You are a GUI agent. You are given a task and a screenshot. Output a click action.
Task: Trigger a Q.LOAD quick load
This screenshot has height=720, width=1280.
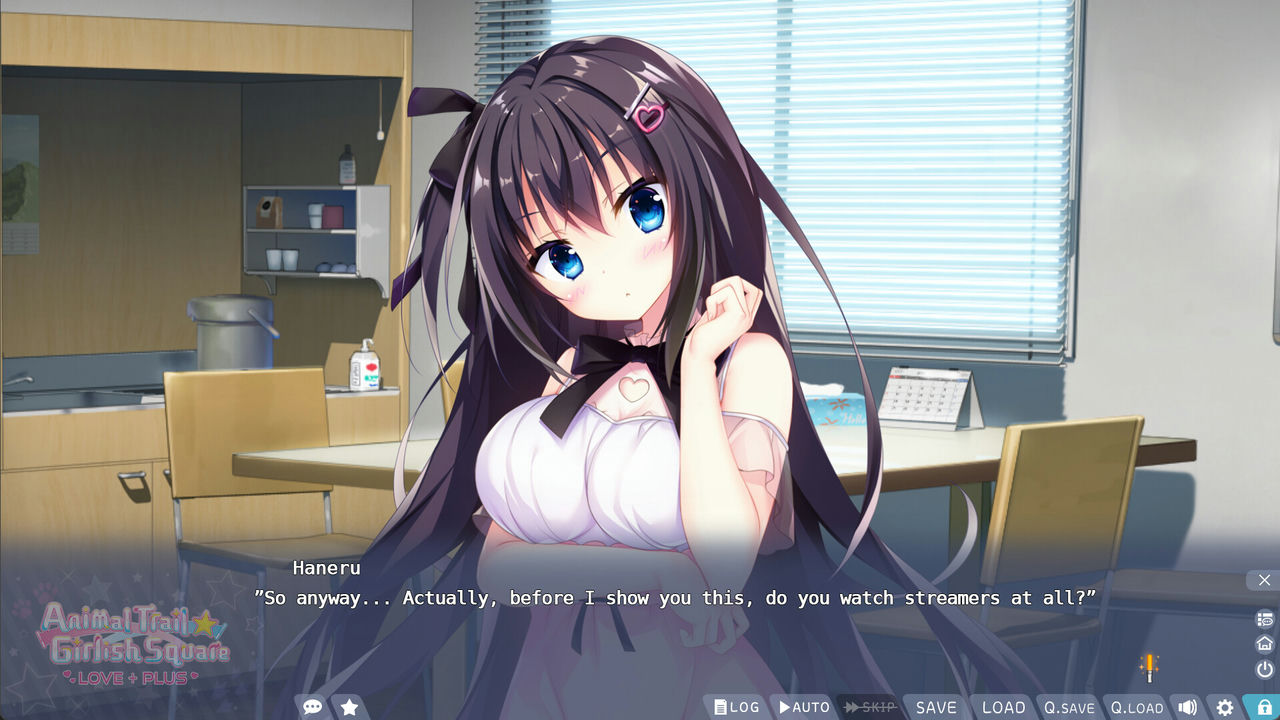coord(1137,707)
